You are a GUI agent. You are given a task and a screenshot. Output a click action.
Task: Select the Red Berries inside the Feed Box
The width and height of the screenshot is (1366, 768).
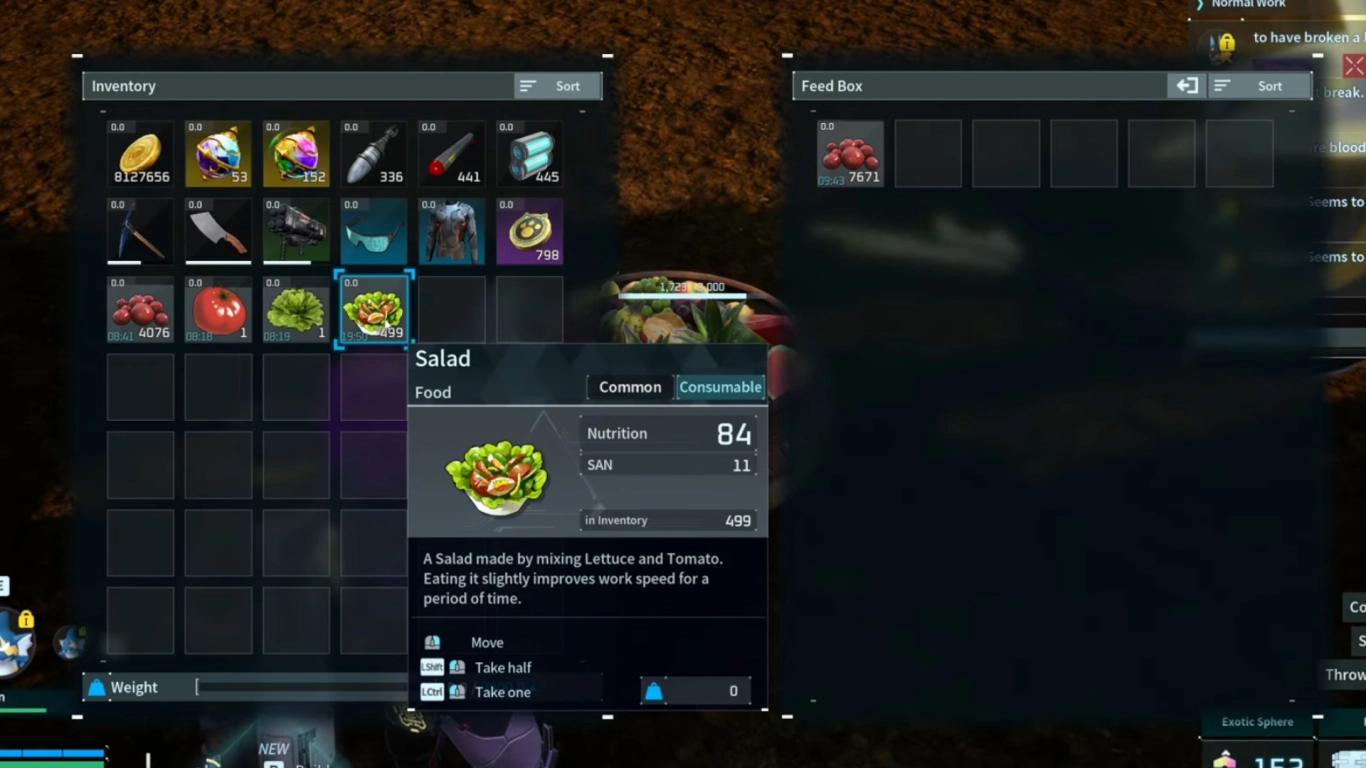pos(850,153)
